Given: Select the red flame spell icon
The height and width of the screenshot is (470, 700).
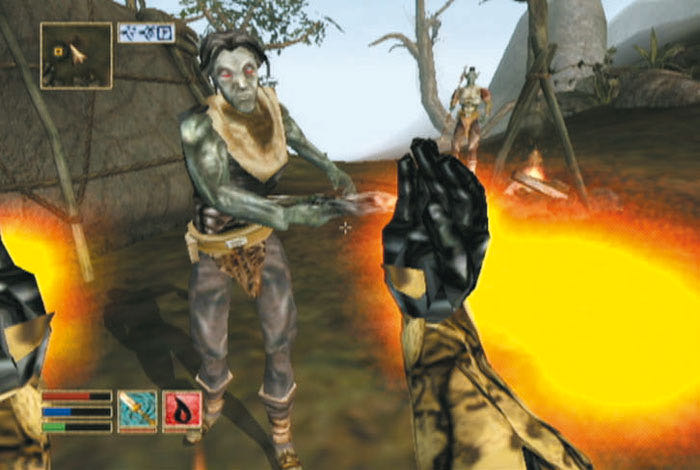Looking at the screenshot, I should pos(182,411).
